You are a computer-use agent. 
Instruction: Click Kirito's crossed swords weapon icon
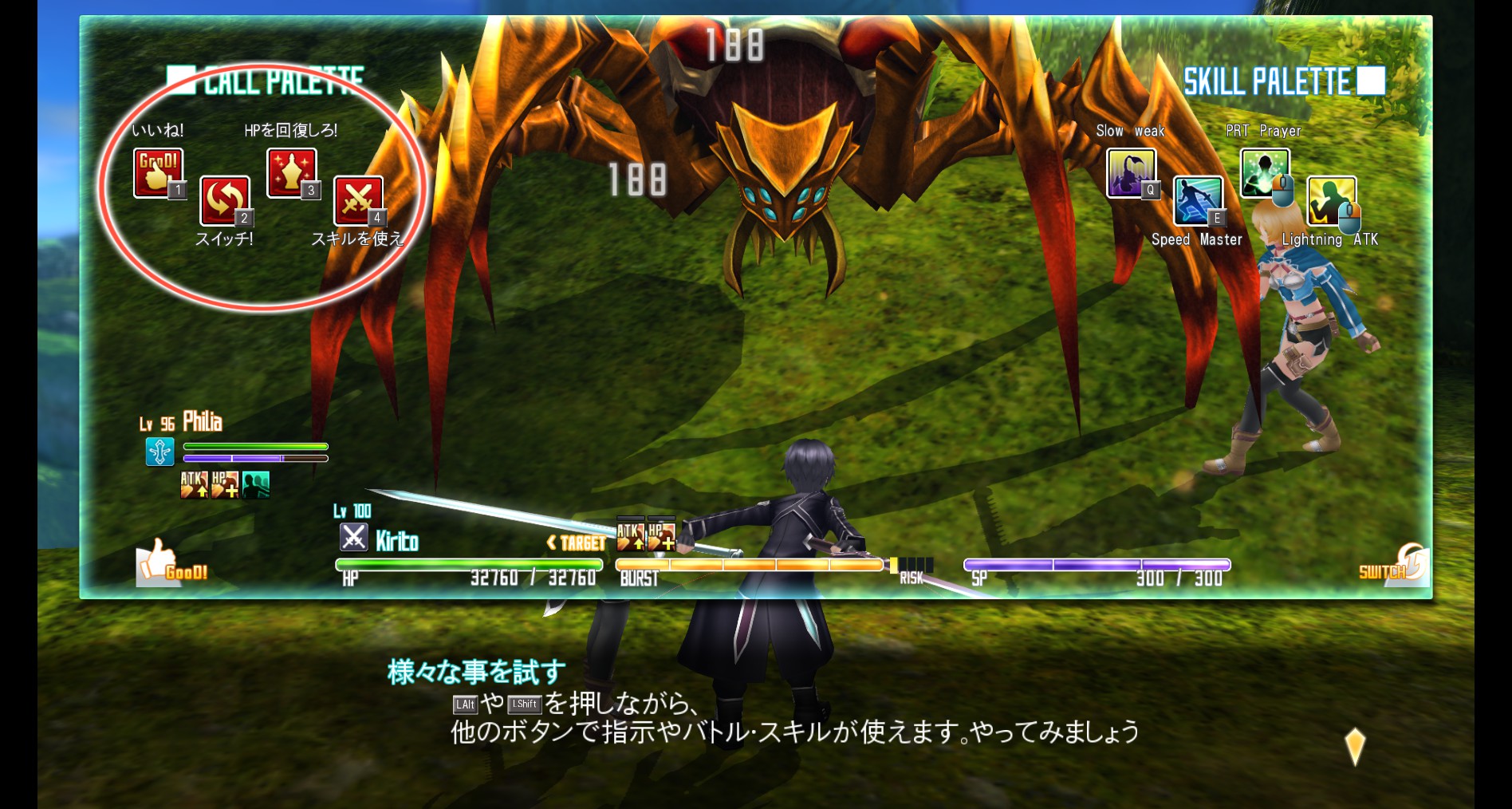(353, 538)
